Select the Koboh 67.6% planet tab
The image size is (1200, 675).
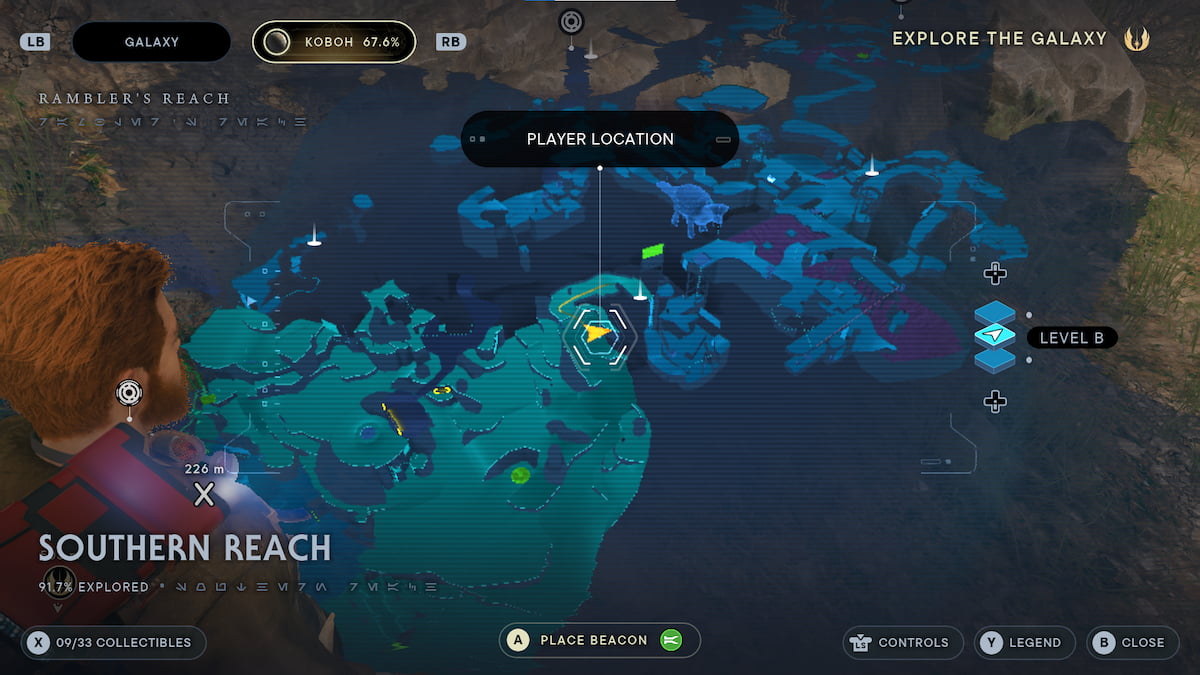pyautogui.click(x=334, y=42)
